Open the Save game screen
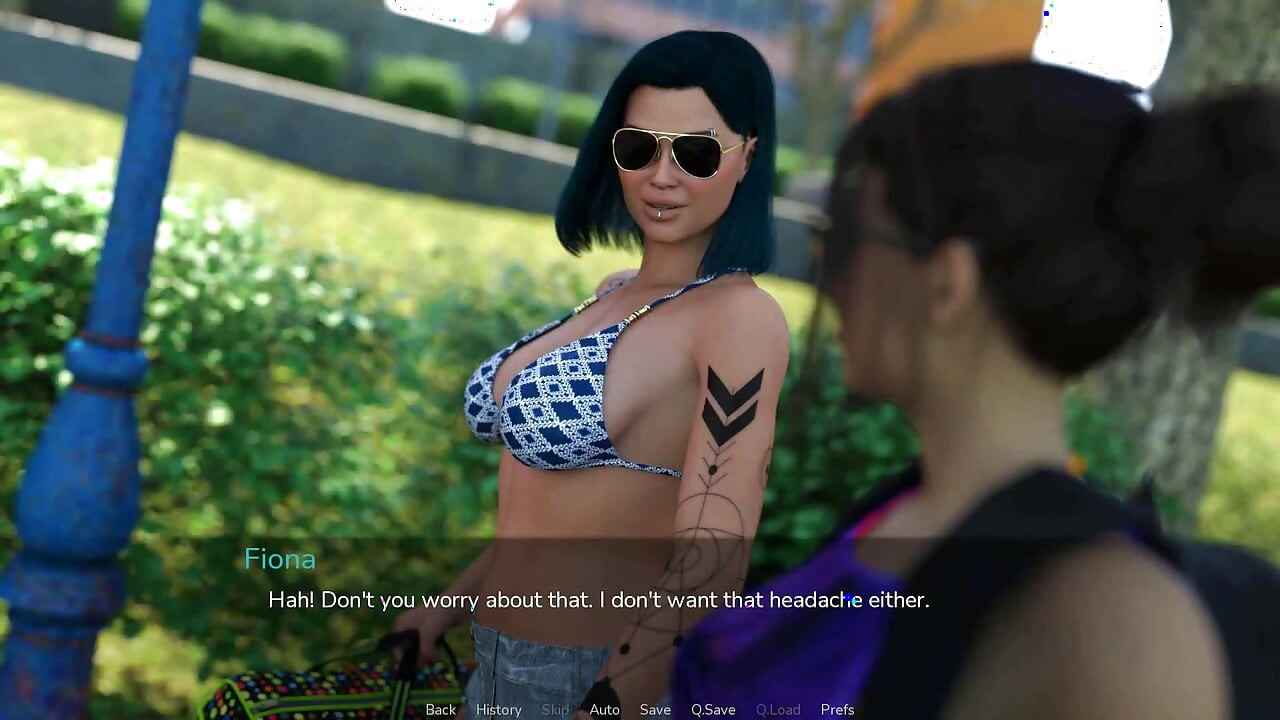The width and height of the screenshot is (1280, 720). click(x=655, y=709)
